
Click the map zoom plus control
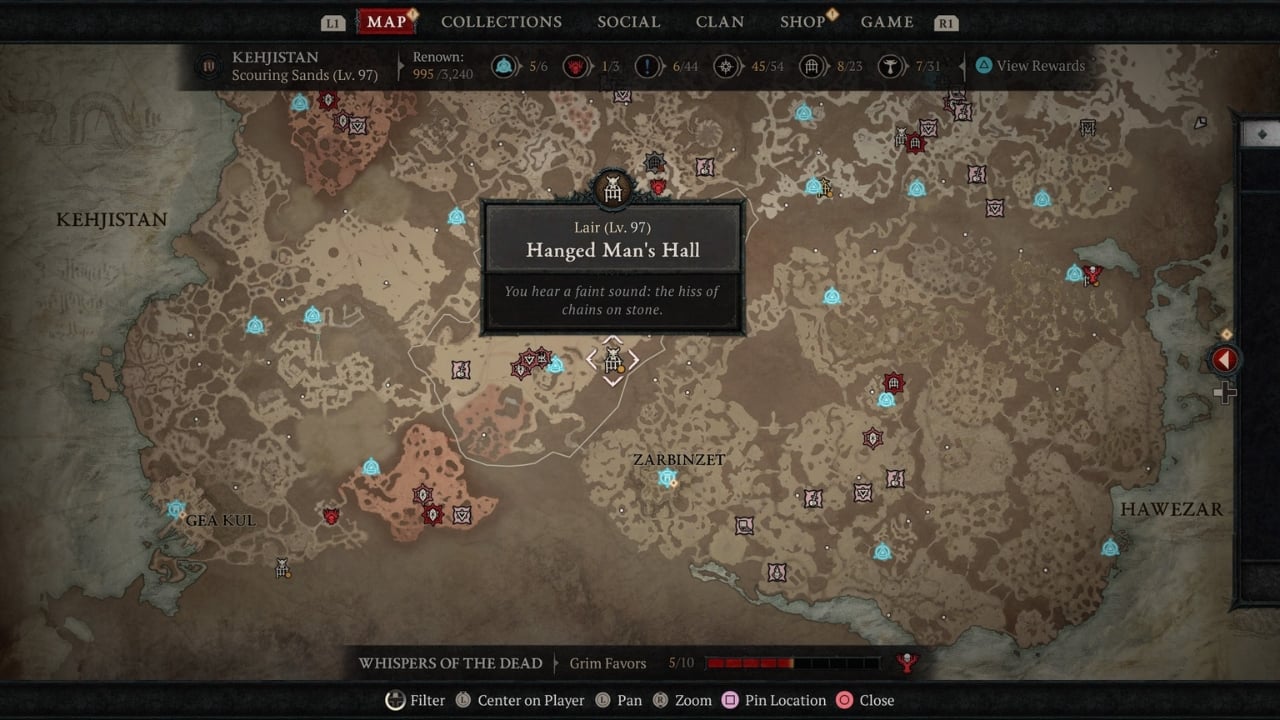pyautogui.click(x=1225, y=393)
